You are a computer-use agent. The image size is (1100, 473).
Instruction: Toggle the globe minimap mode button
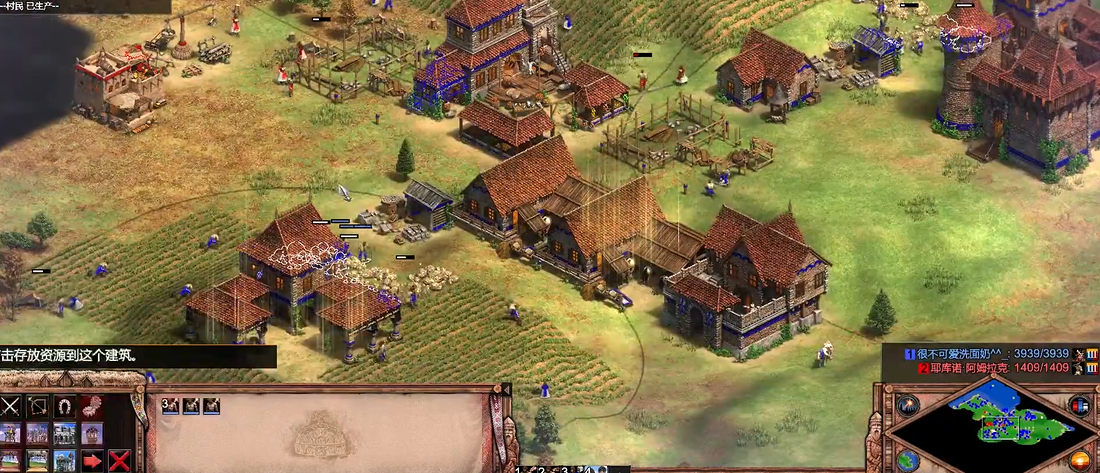tap(908, 460)
